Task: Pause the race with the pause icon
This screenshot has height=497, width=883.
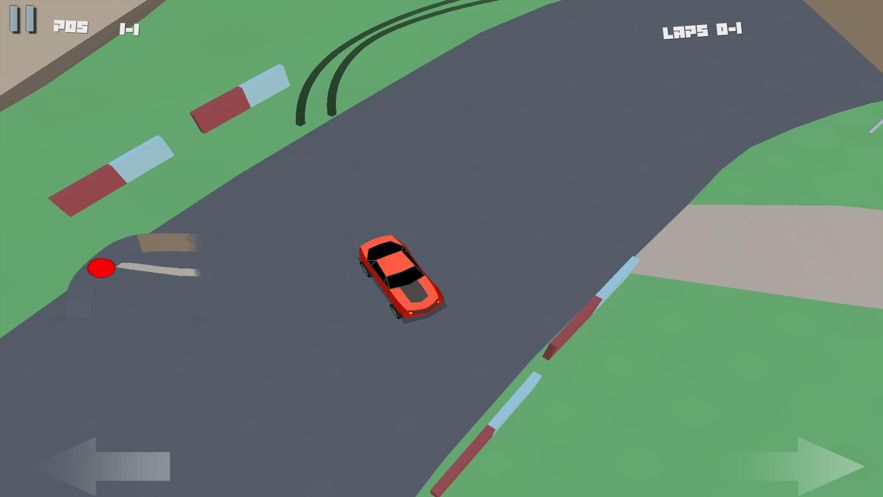Action: pyautogui.click(x=23, y=19)
